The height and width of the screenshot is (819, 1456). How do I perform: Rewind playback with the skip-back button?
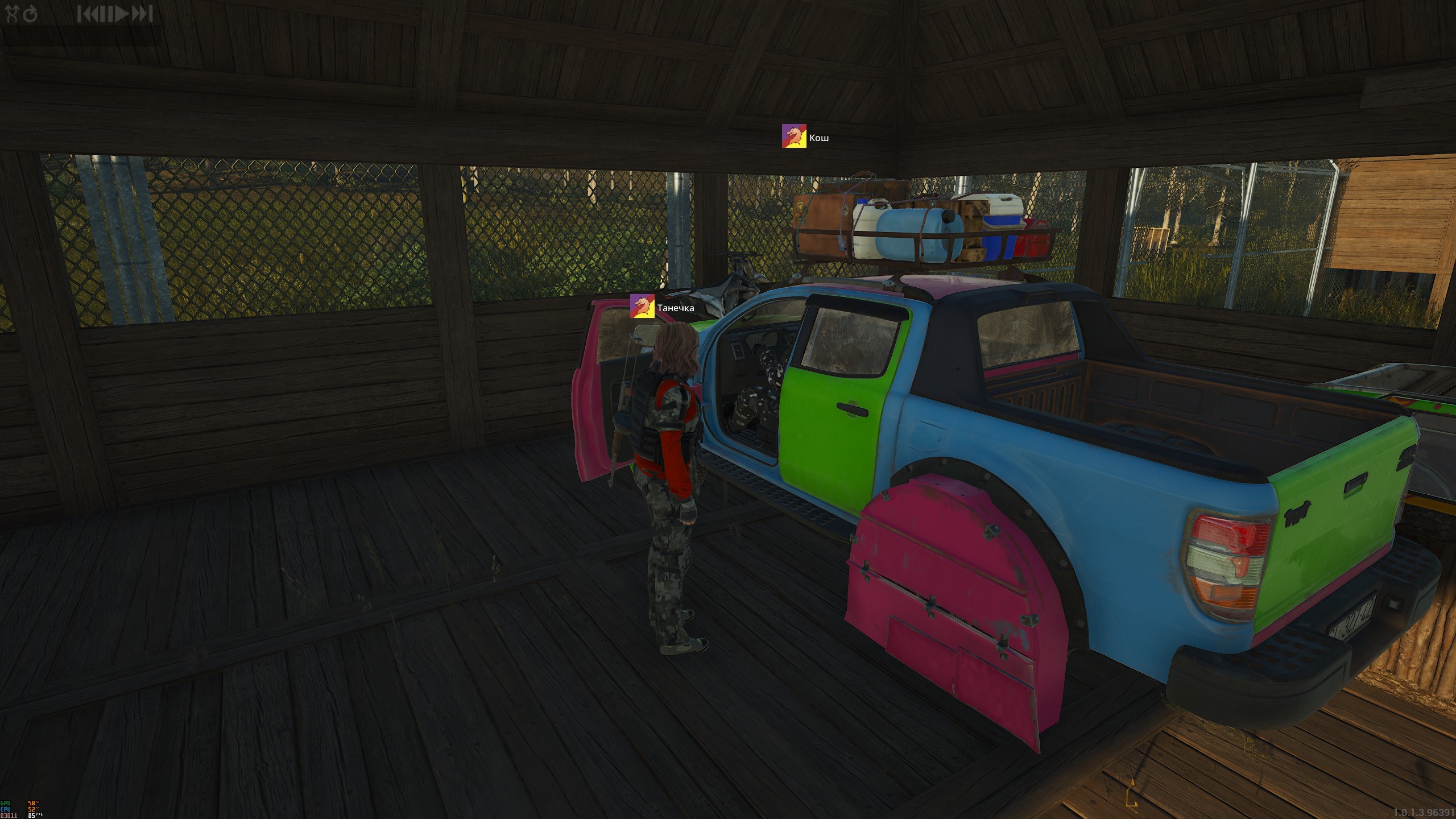tap(87, 14)
